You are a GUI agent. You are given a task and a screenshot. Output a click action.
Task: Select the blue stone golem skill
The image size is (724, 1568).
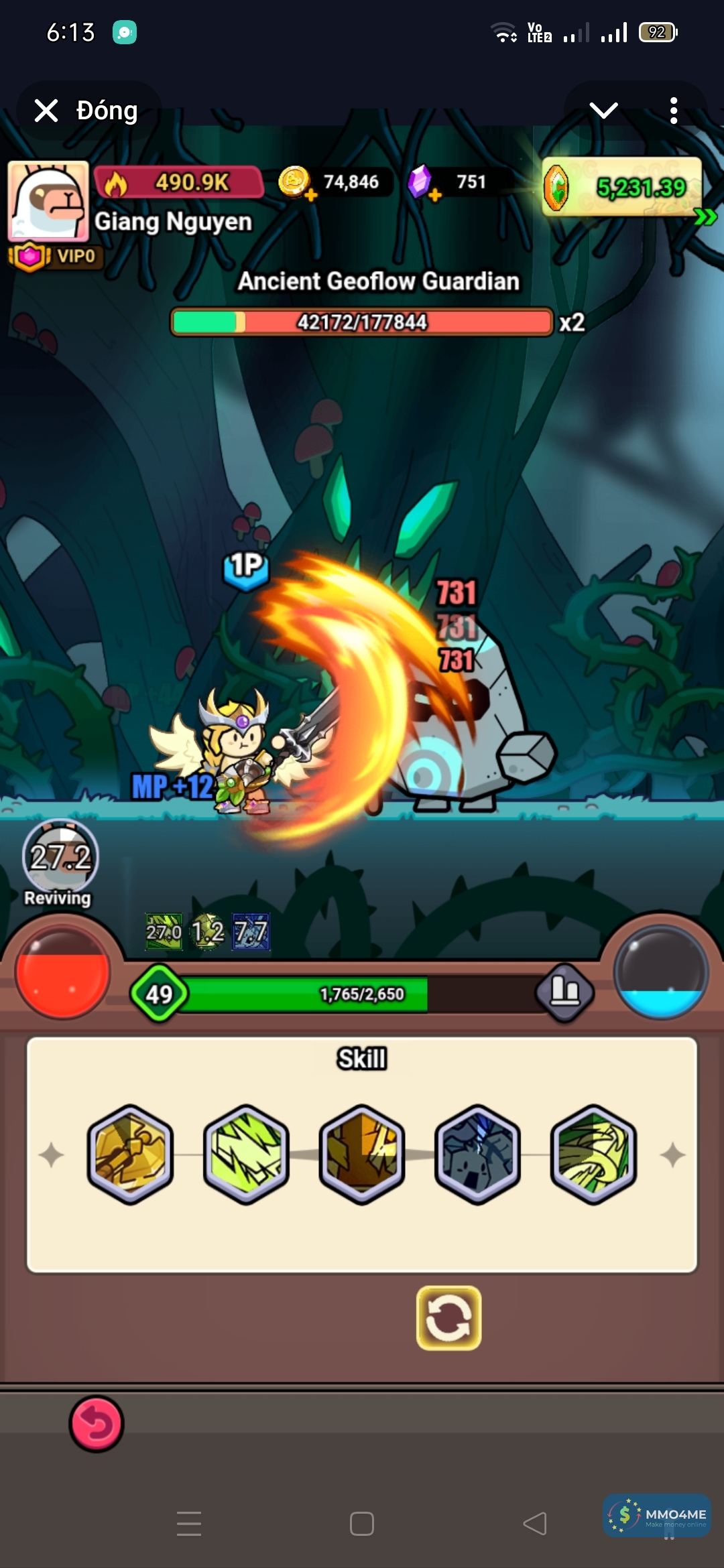pos(477,1154)
